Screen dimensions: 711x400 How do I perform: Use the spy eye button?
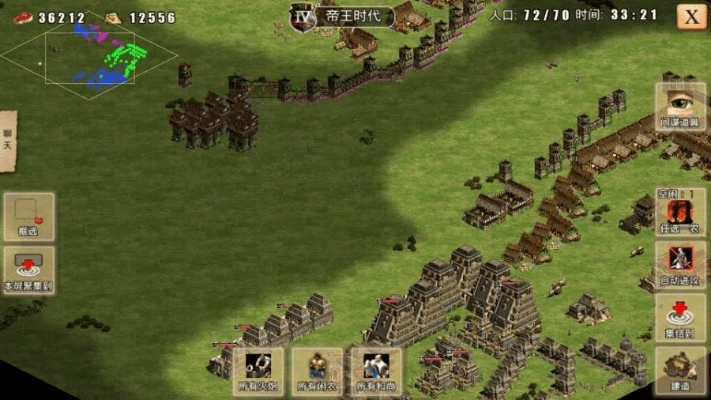point(680,106)
